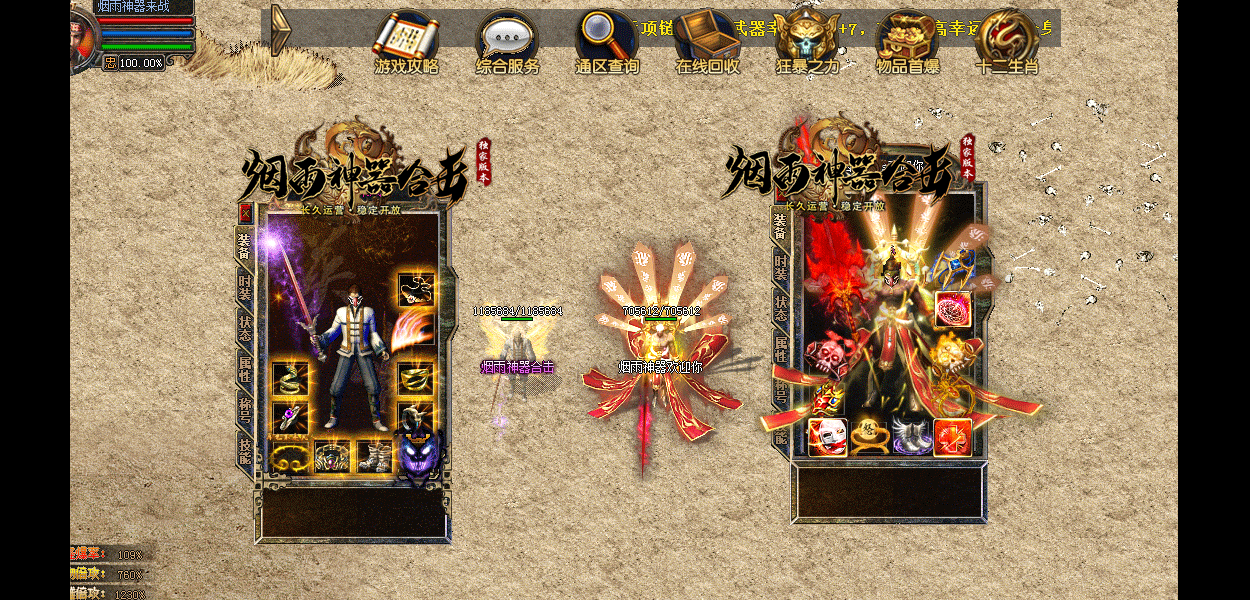This screenshot has height=600, width=1250.
Task: Select the boots slot beside the purple demon mask
Action: pos(375,456)
